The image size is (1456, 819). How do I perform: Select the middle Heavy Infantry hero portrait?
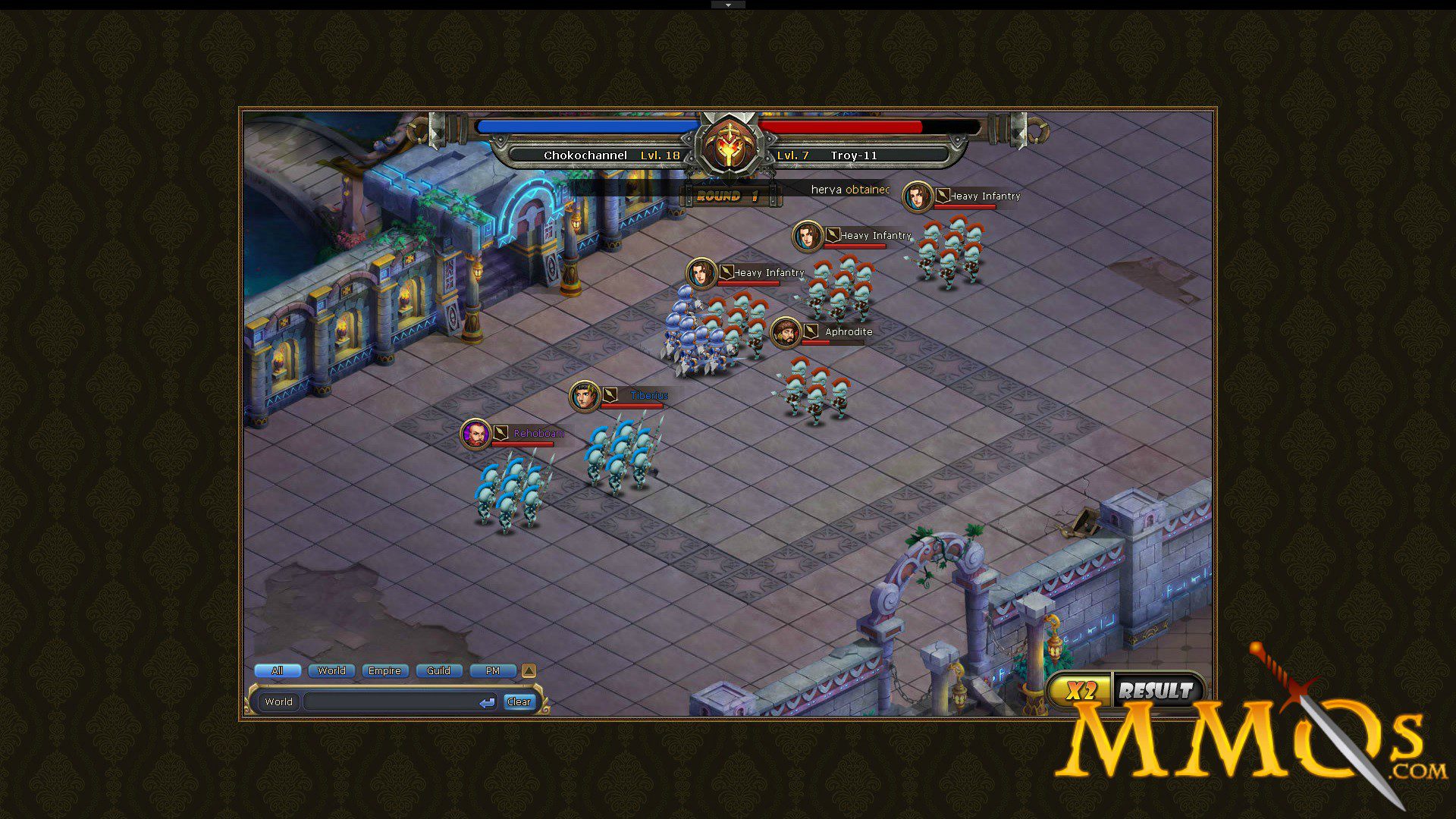(806, 237)
